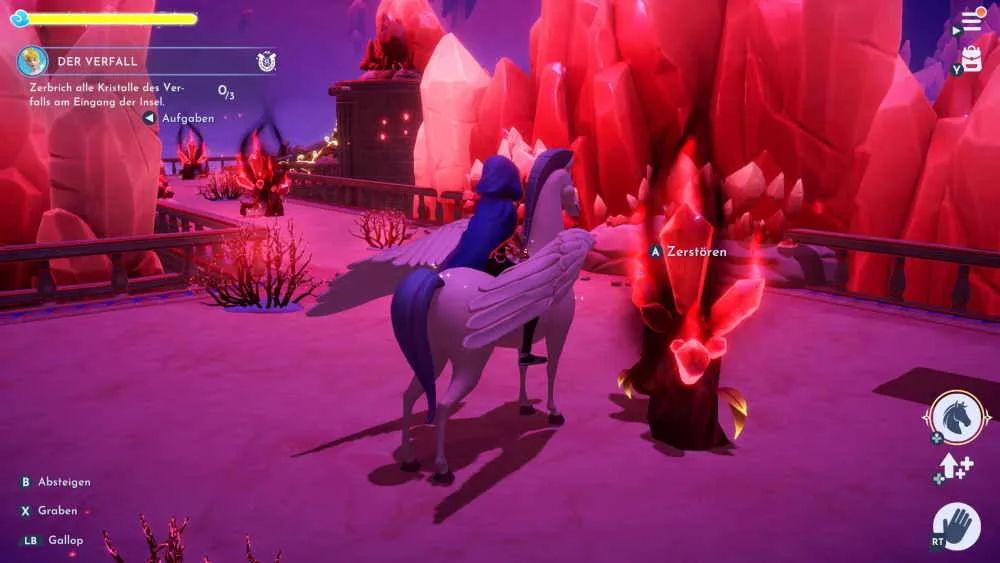
Task: Open the hamburger menu with orange notification
Action: 971,21
